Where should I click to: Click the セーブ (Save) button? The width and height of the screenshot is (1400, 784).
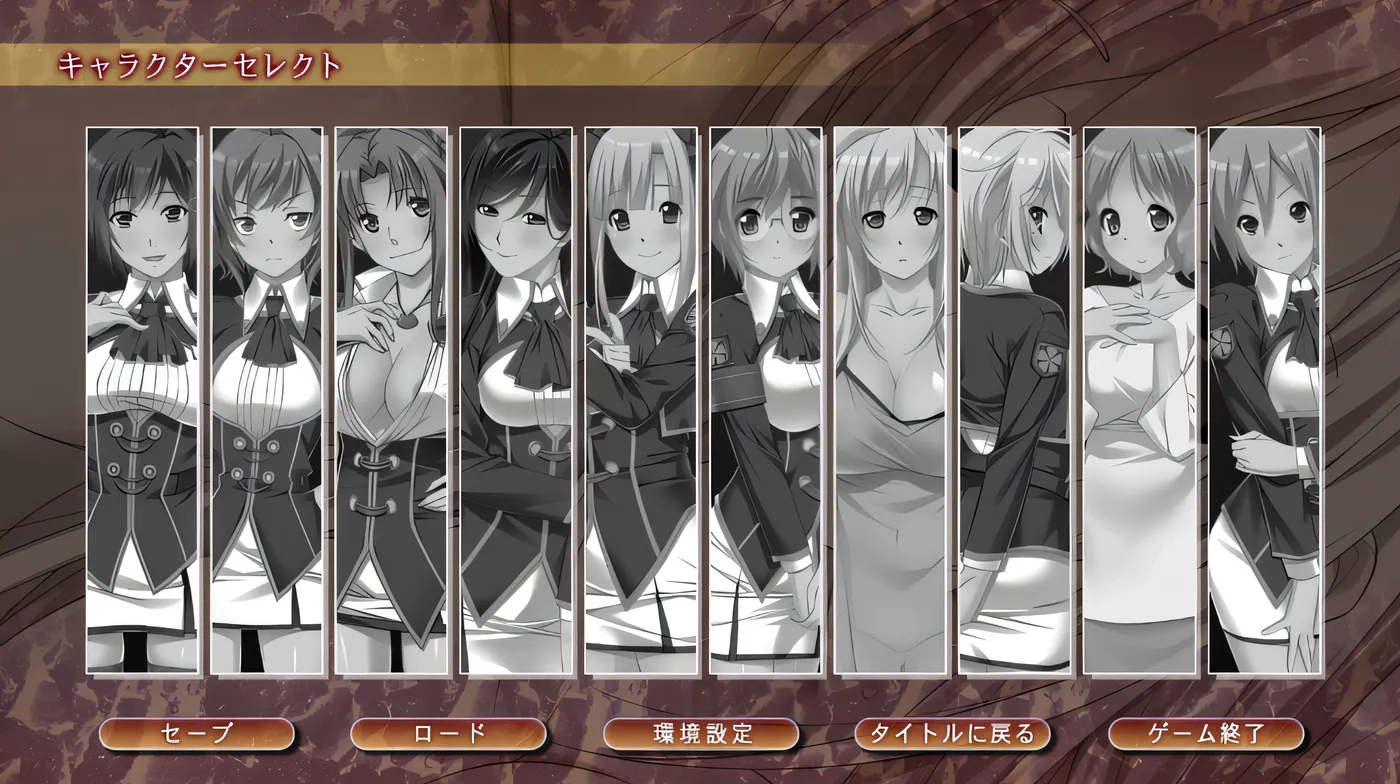click(x=197, y=734)
